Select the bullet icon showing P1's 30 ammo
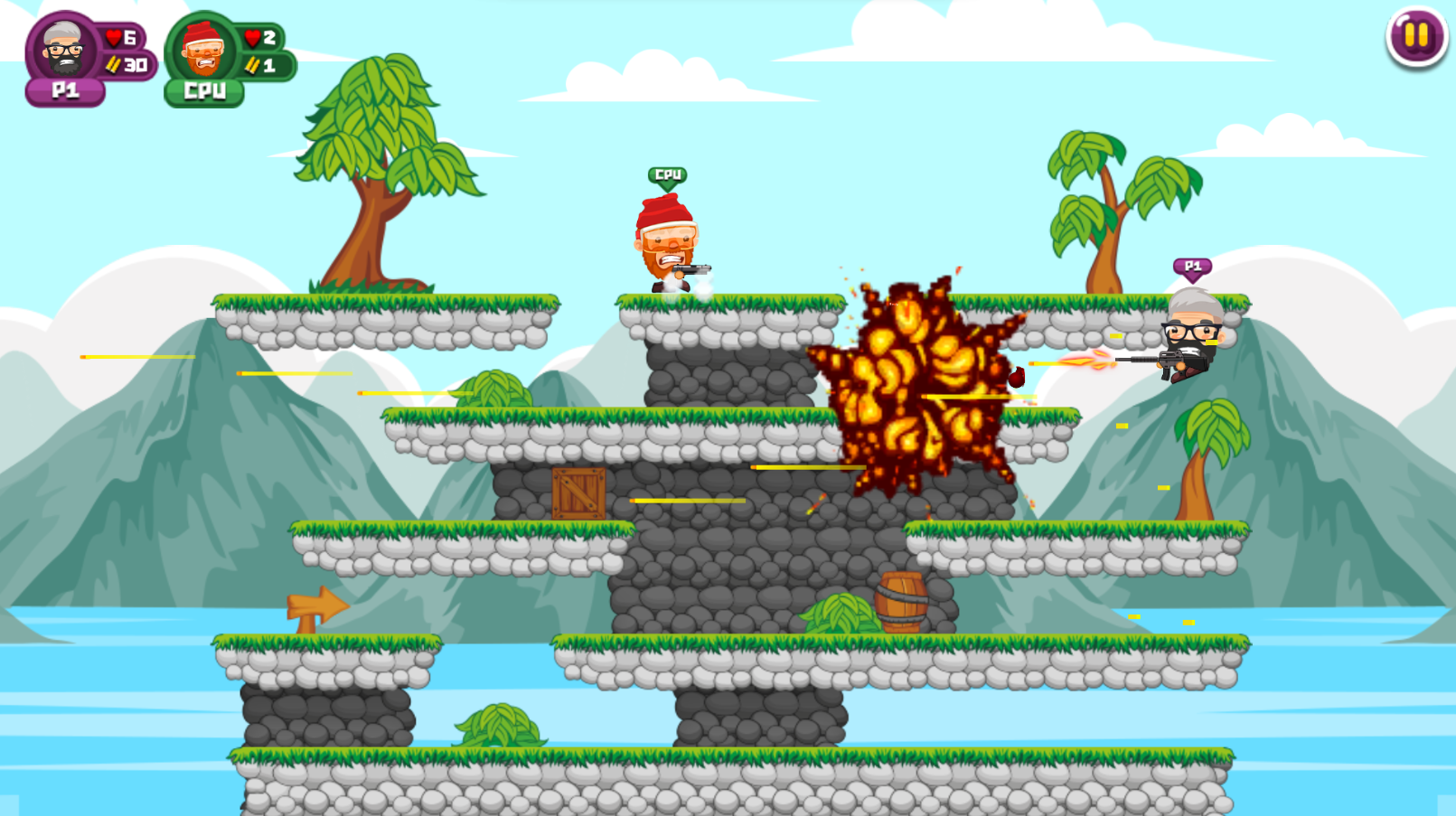Image resolution: width=1456 pixels, height=816 pixels. coord(114,64)
